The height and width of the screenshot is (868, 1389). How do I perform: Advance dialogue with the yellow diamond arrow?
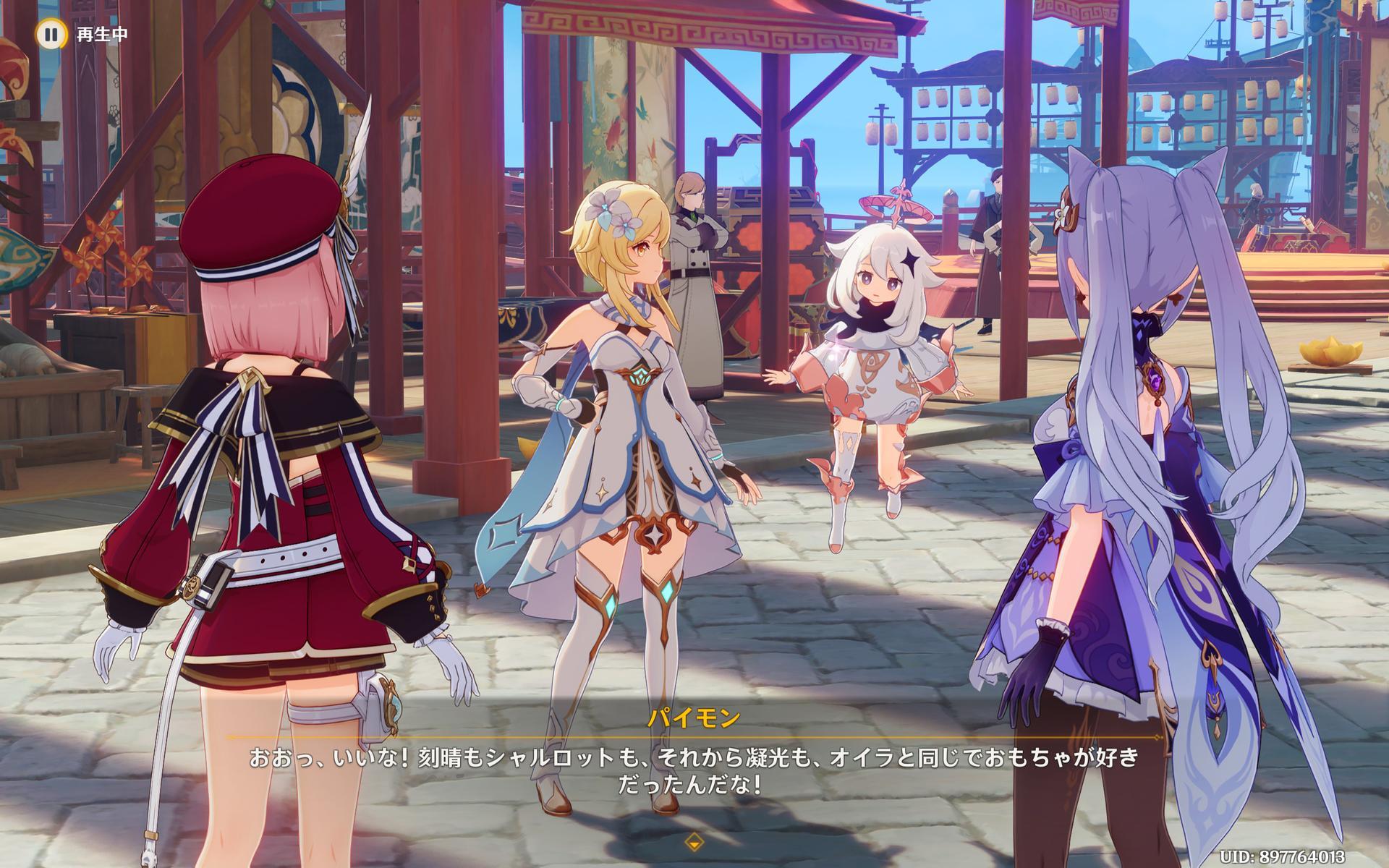coord(694,841)
